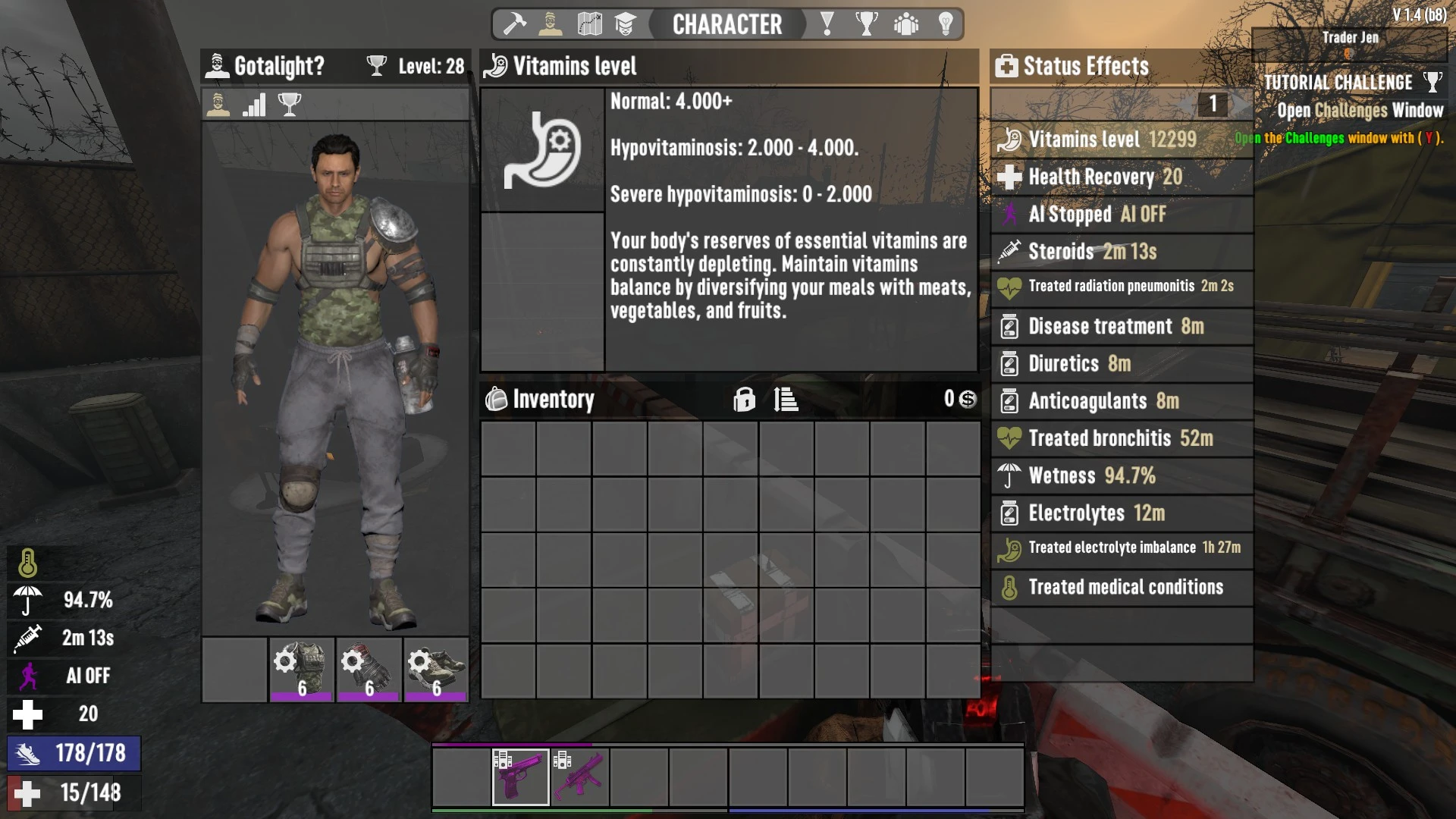1456x819 pixels.
Task: Select the Vitamins level status effect
Action: pyautogui.click(x=1121, y=140)
